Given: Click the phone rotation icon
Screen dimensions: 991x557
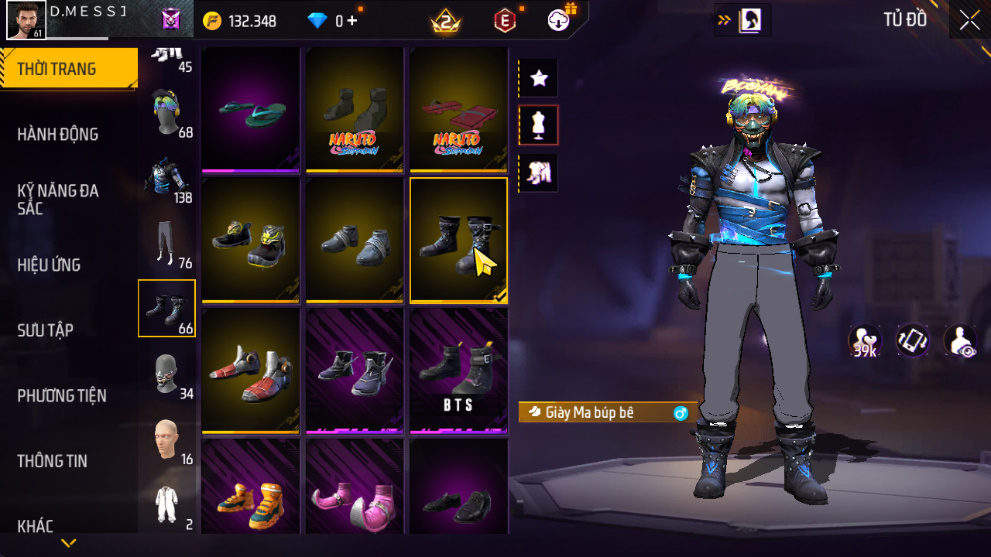Looking at the screenshot, I should [x=912, y=340].
